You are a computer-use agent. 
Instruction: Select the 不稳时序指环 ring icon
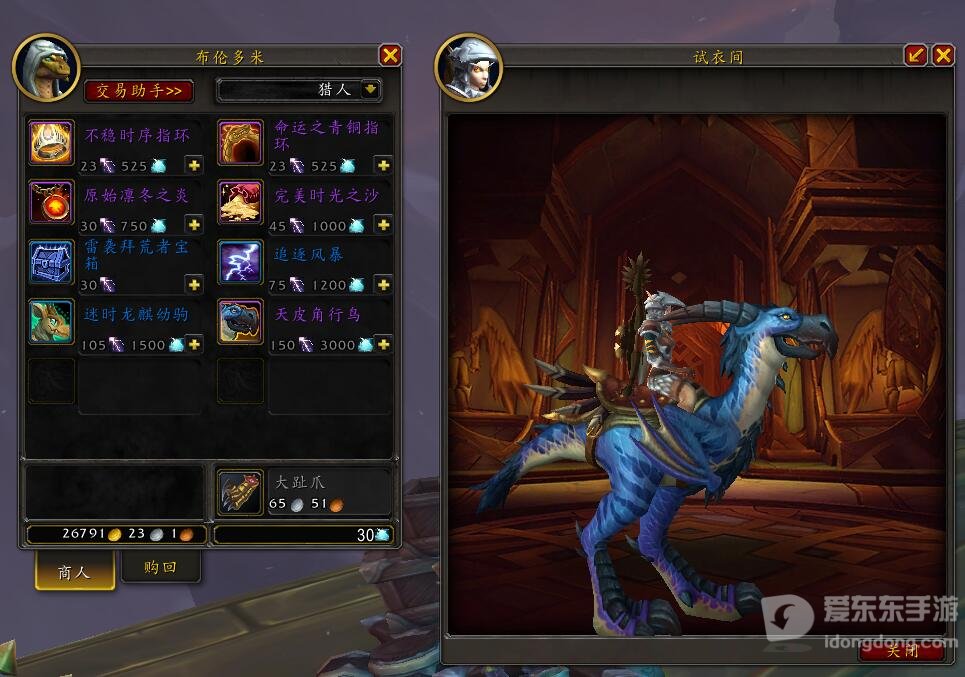[x=52, y=143]
